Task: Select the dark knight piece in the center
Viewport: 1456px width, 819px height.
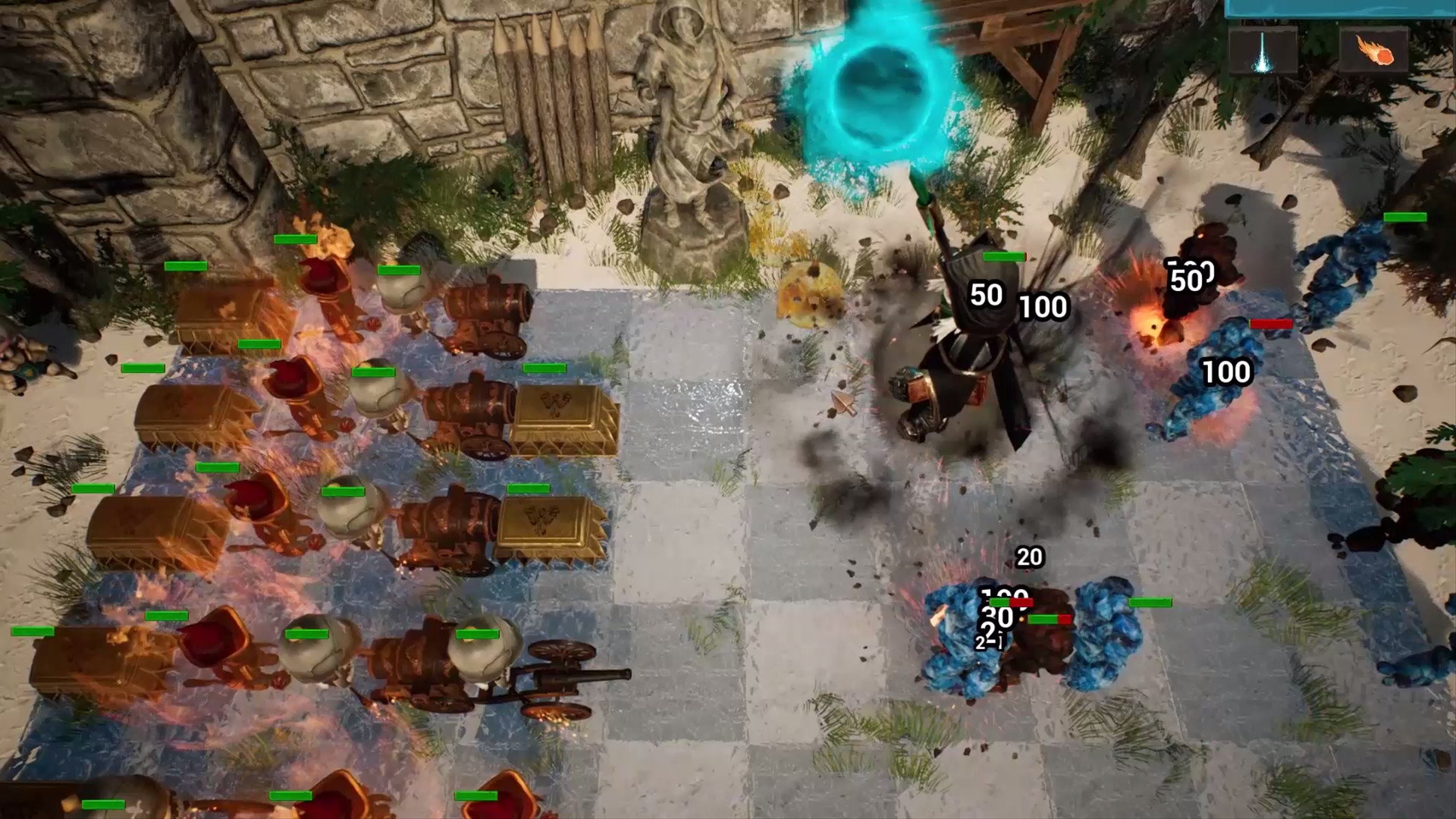Action: [971, 356]
